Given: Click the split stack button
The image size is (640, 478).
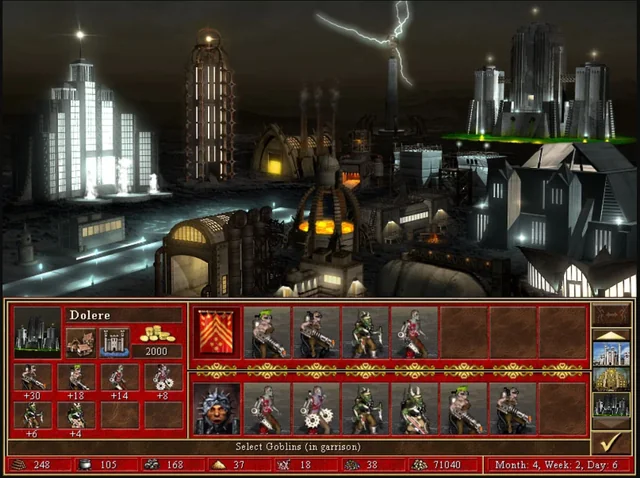Looking at the screenshot, I should click(x=611, y=315).
